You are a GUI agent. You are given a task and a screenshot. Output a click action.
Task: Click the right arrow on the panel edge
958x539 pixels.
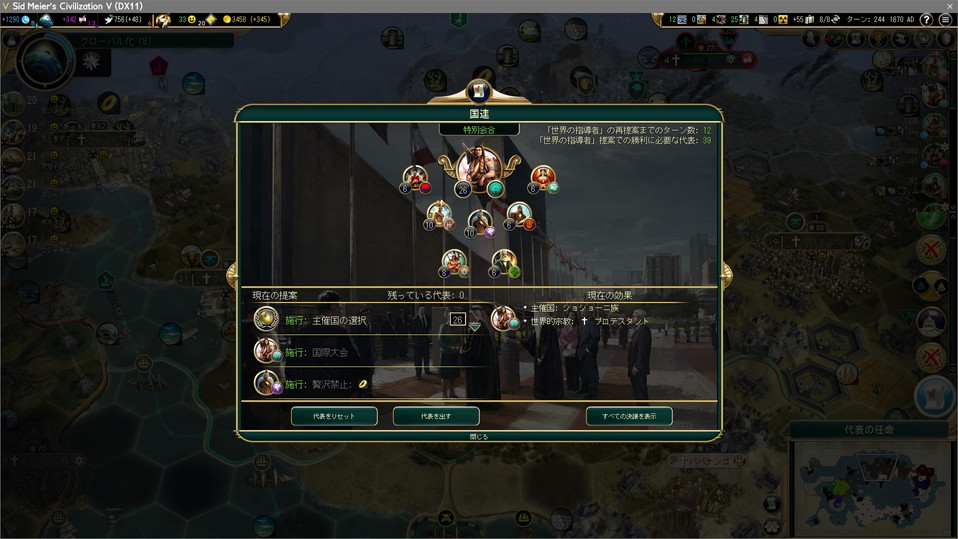[727, 273]
